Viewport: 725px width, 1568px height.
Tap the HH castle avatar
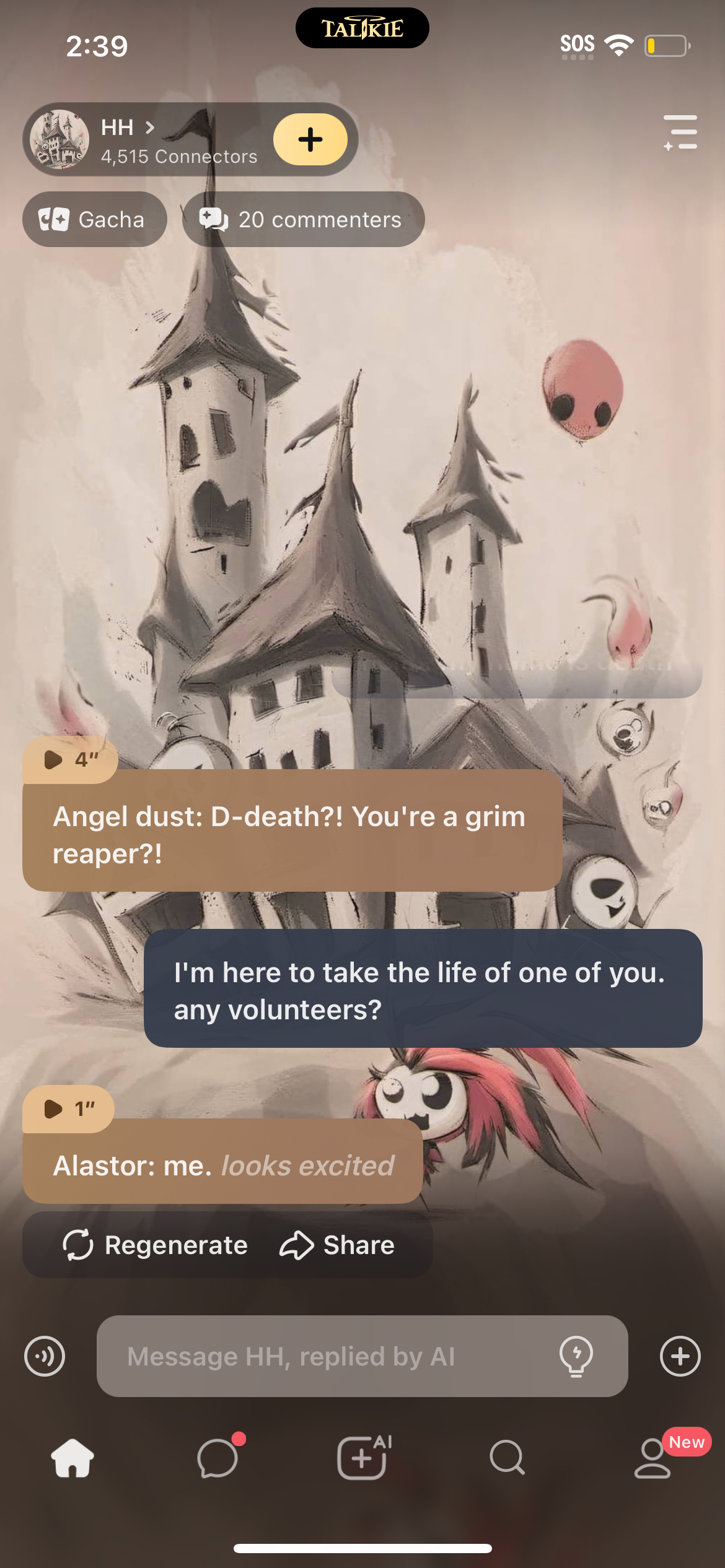59,140
